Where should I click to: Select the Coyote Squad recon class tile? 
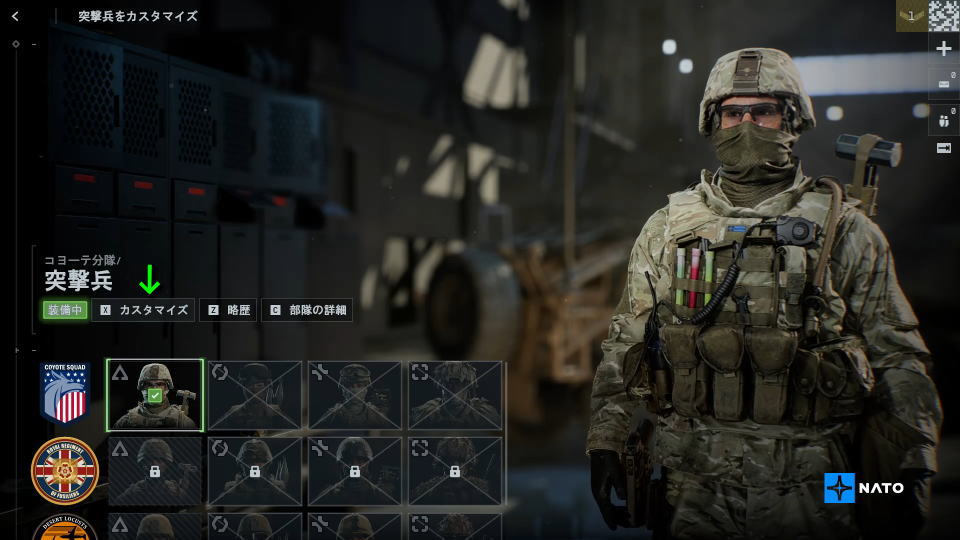455,395
